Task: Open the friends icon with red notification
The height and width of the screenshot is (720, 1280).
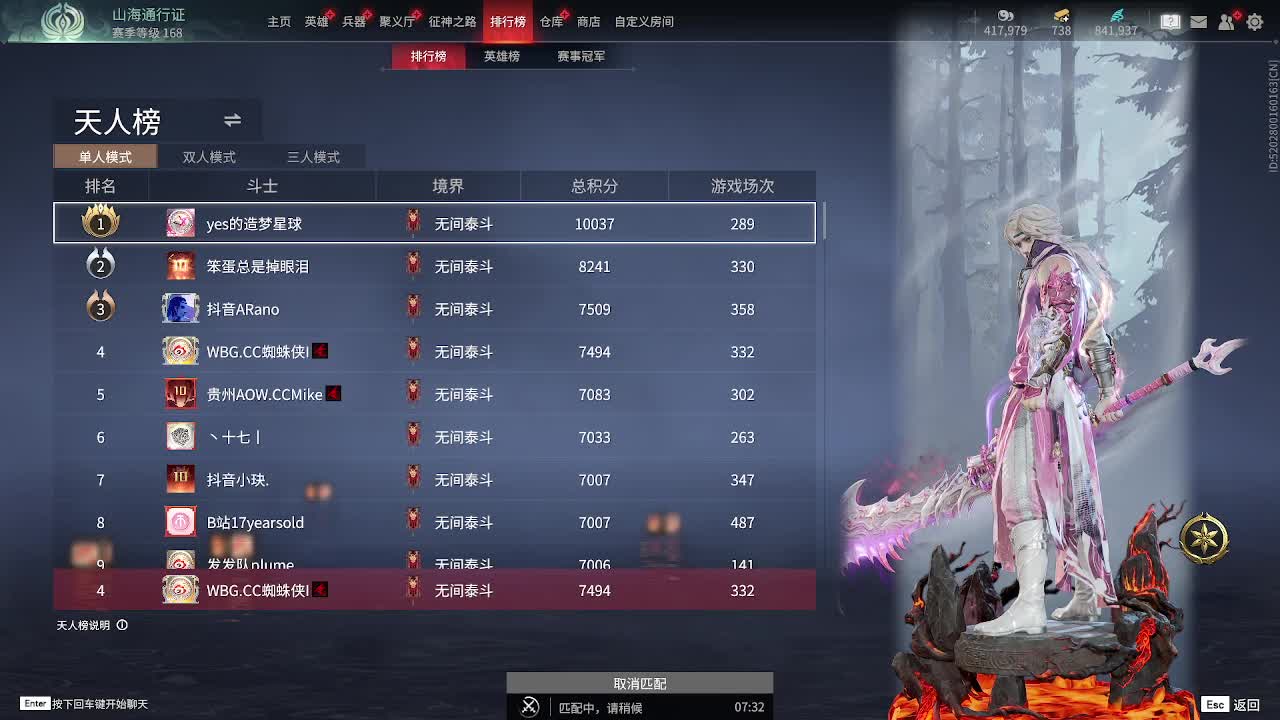Action: 1227,20
